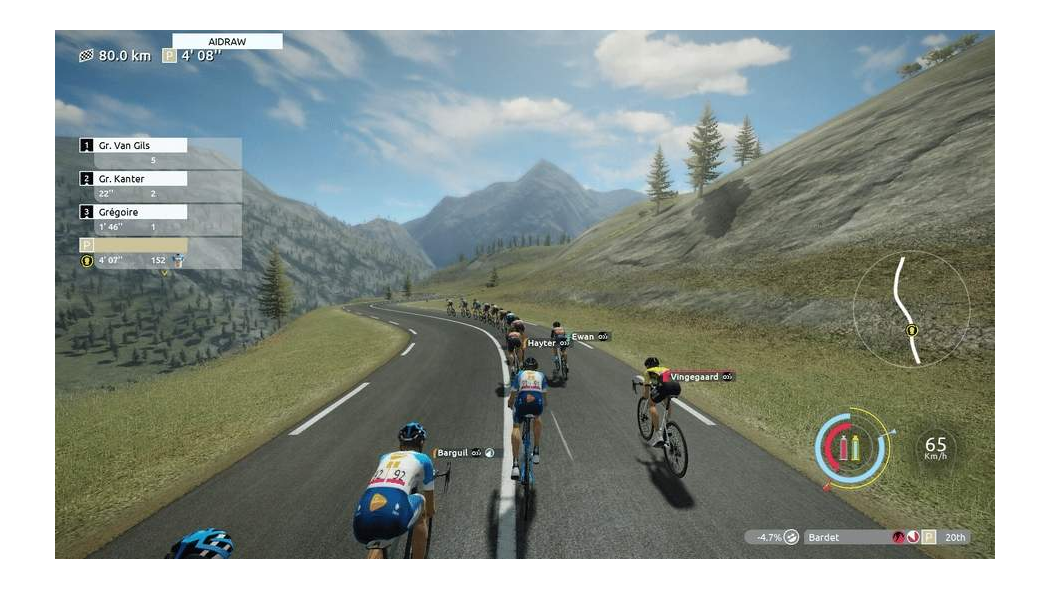This screenshot has height=590, width=1050.
Task: Click the circular route minimap
Action: pyautogui.click(x=910, y=309)
